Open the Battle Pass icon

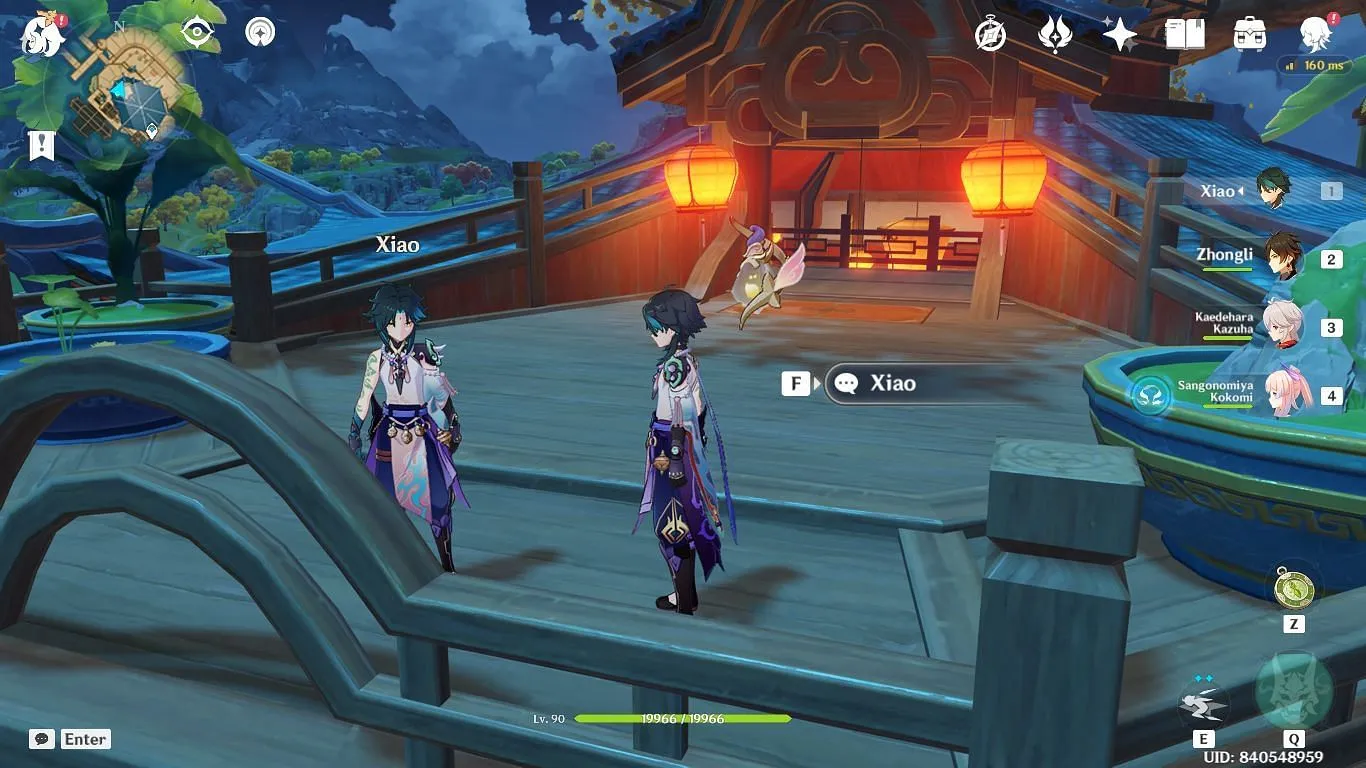(1055, 35)
